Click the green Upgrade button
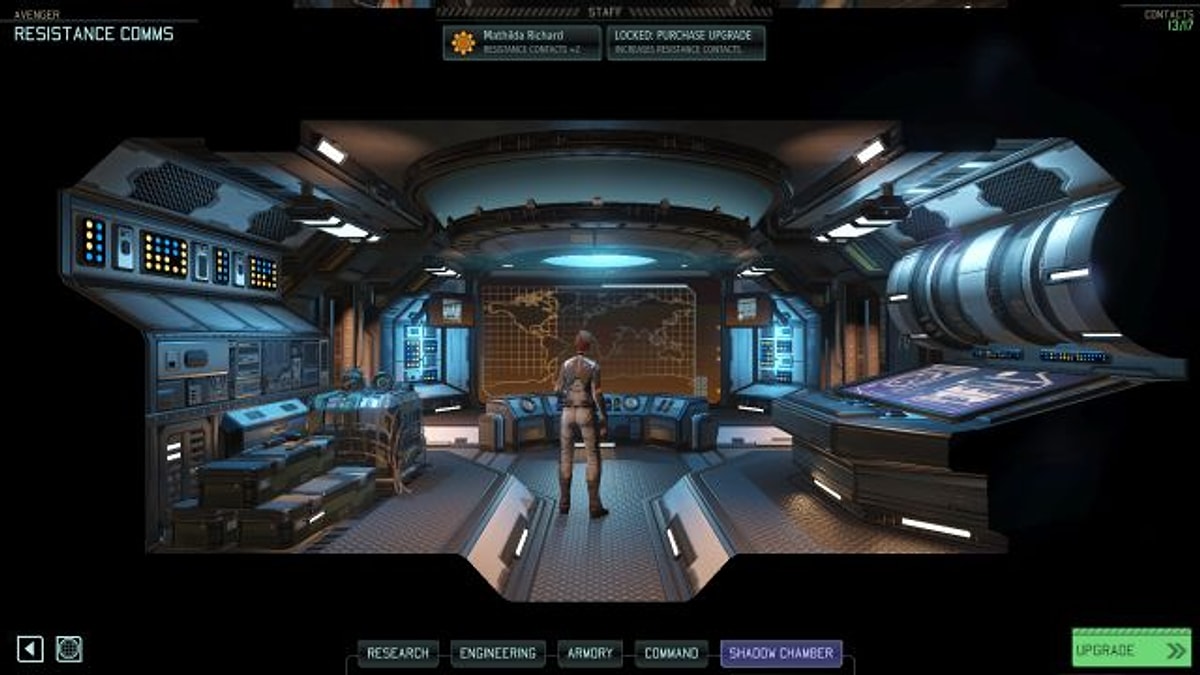This screenshot has height=675, width=1200. (x=1131, y=649)
